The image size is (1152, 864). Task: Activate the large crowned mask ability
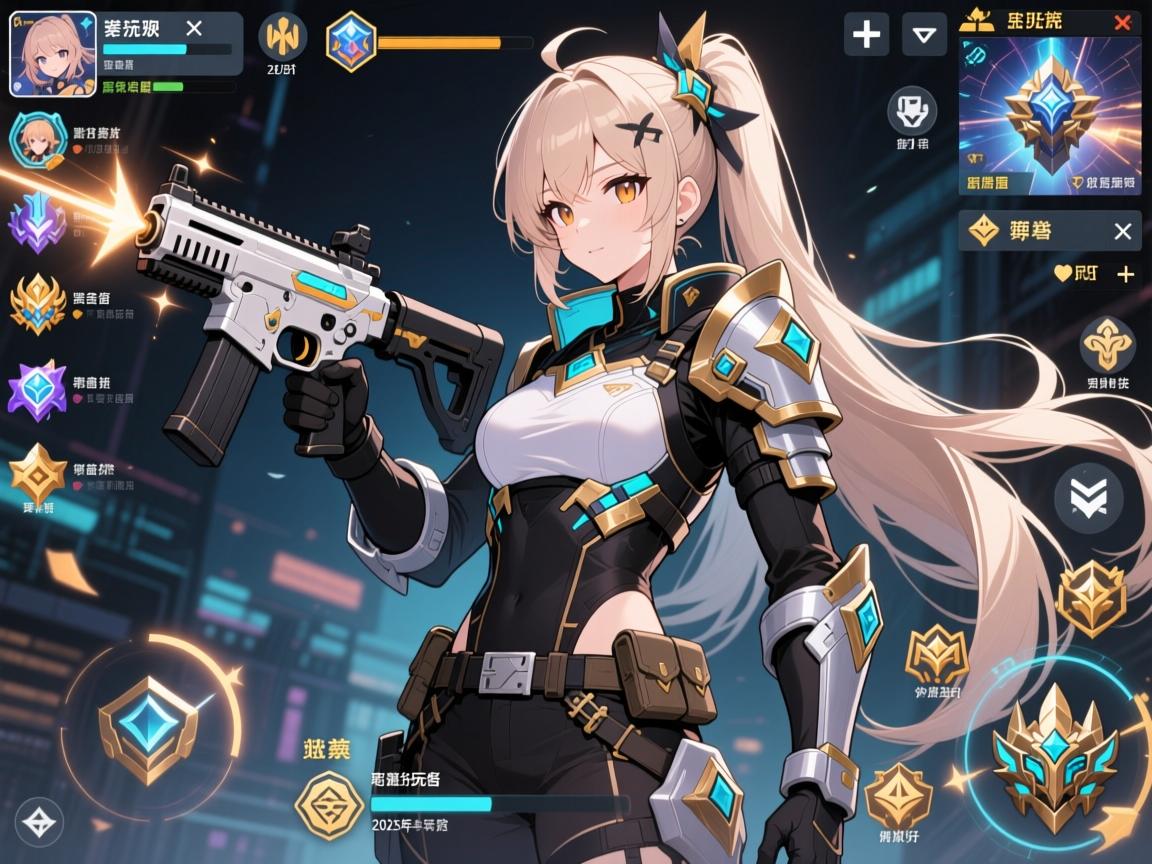click(1054, 760)
